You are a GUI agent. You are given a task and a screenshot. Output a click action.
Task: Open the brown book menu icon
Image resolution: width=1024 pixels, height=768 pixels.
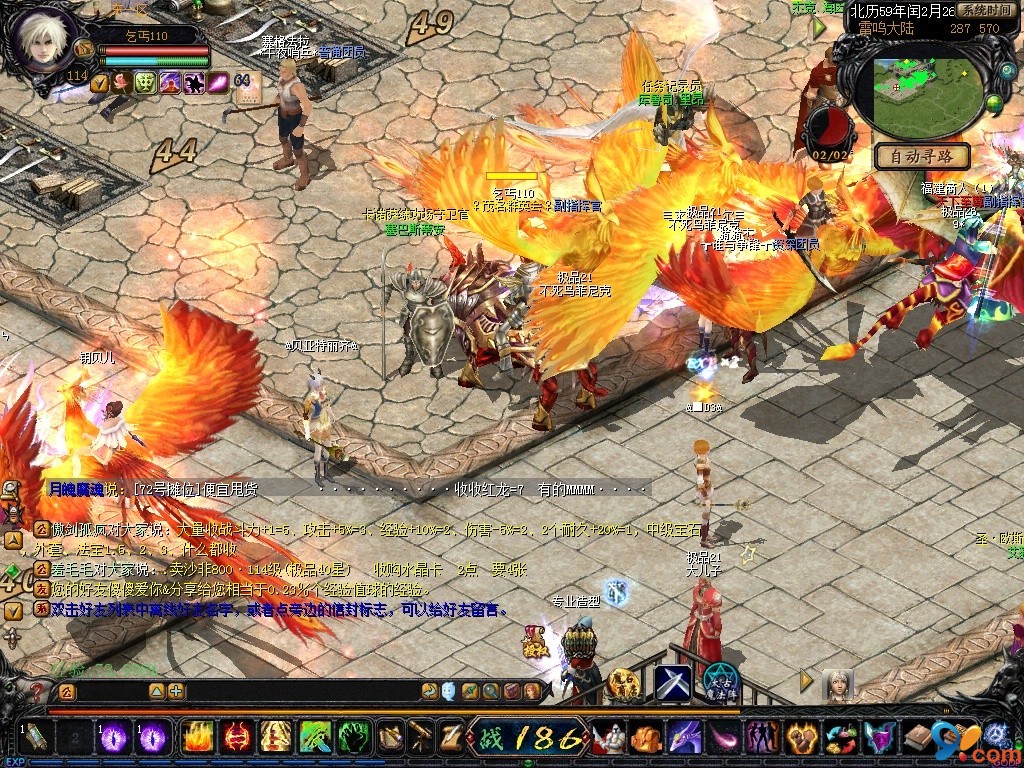tap(919, 738)
